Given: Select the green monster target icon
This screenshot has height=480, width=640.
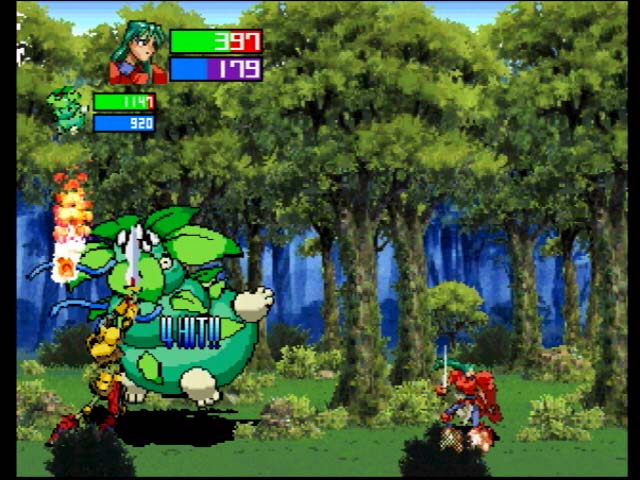Looking at the screenshot, I should pos(68,111).
